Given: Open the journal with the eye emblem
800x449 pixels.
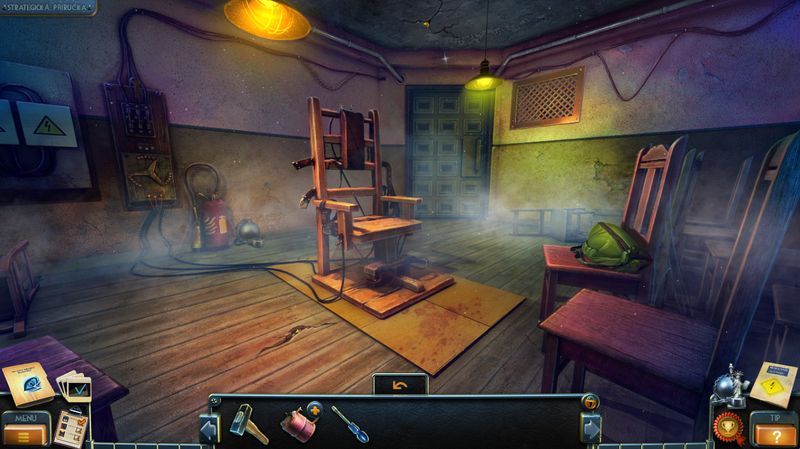Looking at the screenshot, I should pyautogui.click(x=25, y=381).
